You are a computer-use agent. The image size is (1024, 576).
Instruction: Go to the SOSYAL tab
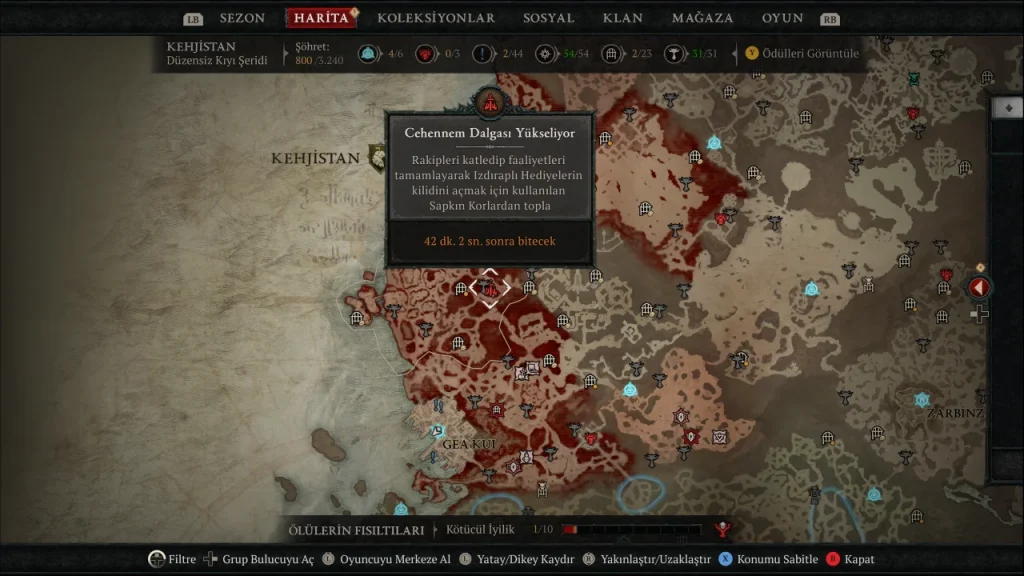tap(549, 18)
